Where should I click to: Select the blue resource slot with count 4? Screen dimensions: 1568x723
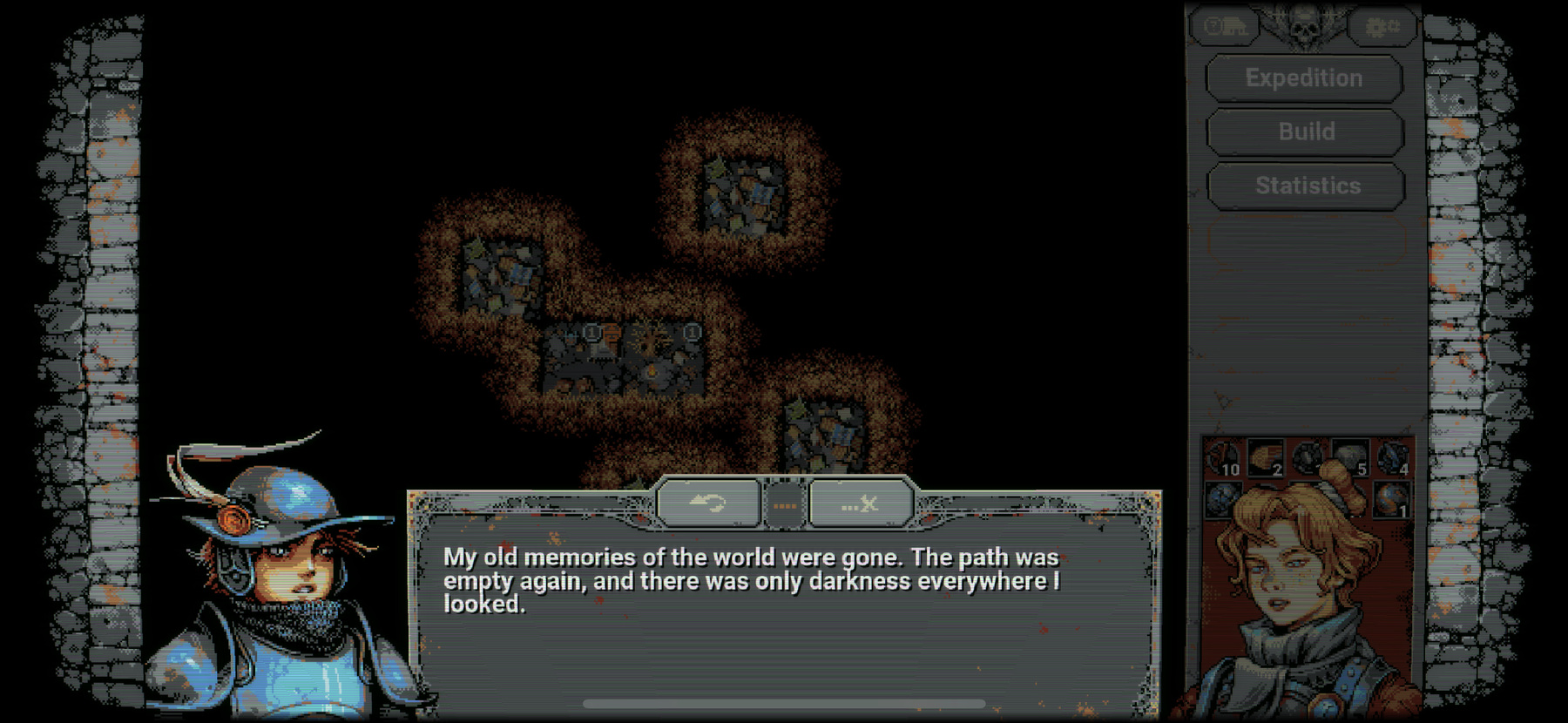click(1393, 459)
